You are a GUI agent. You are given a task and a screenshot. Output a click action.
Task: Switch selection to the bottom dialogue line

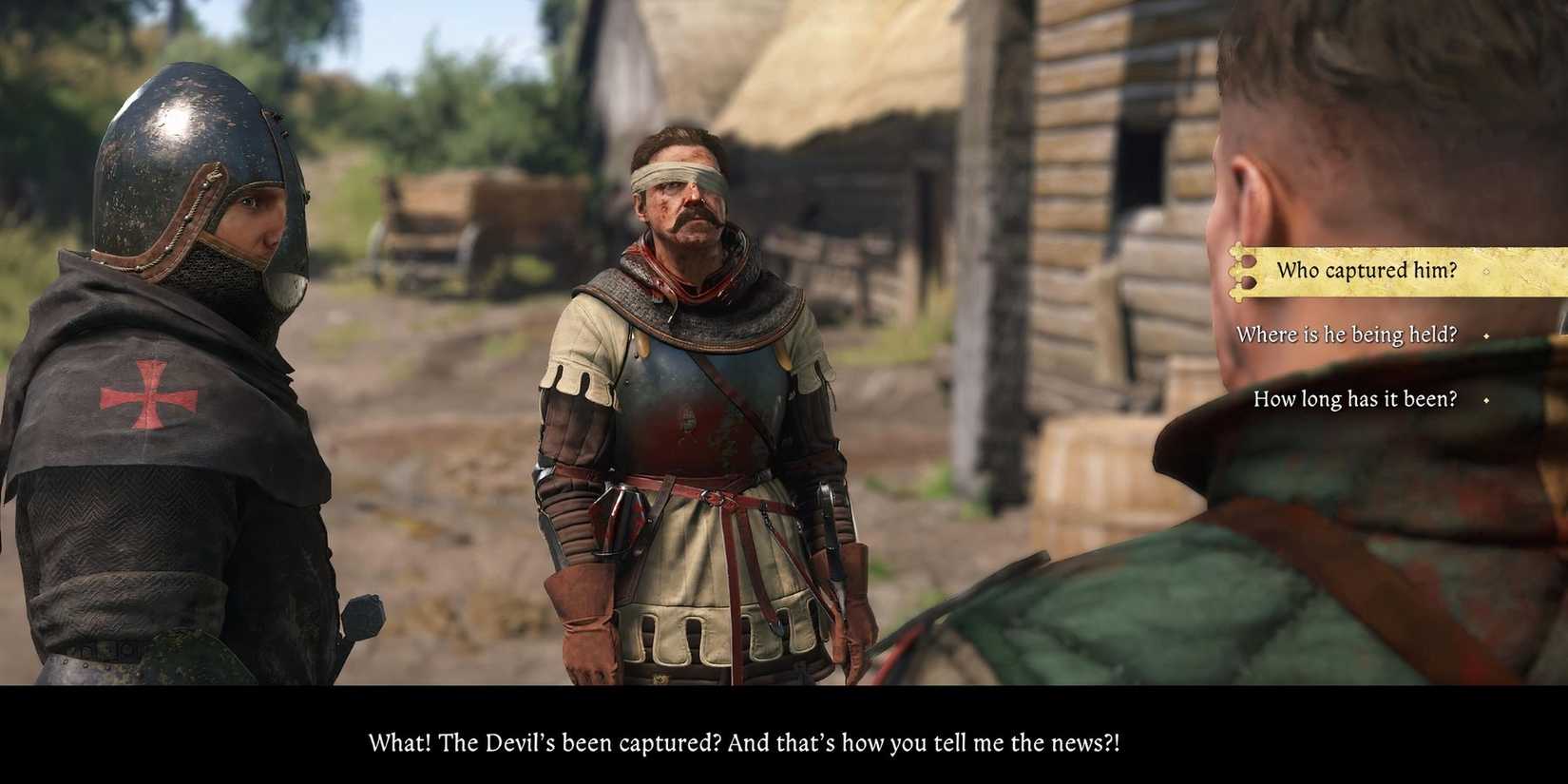1354,398
